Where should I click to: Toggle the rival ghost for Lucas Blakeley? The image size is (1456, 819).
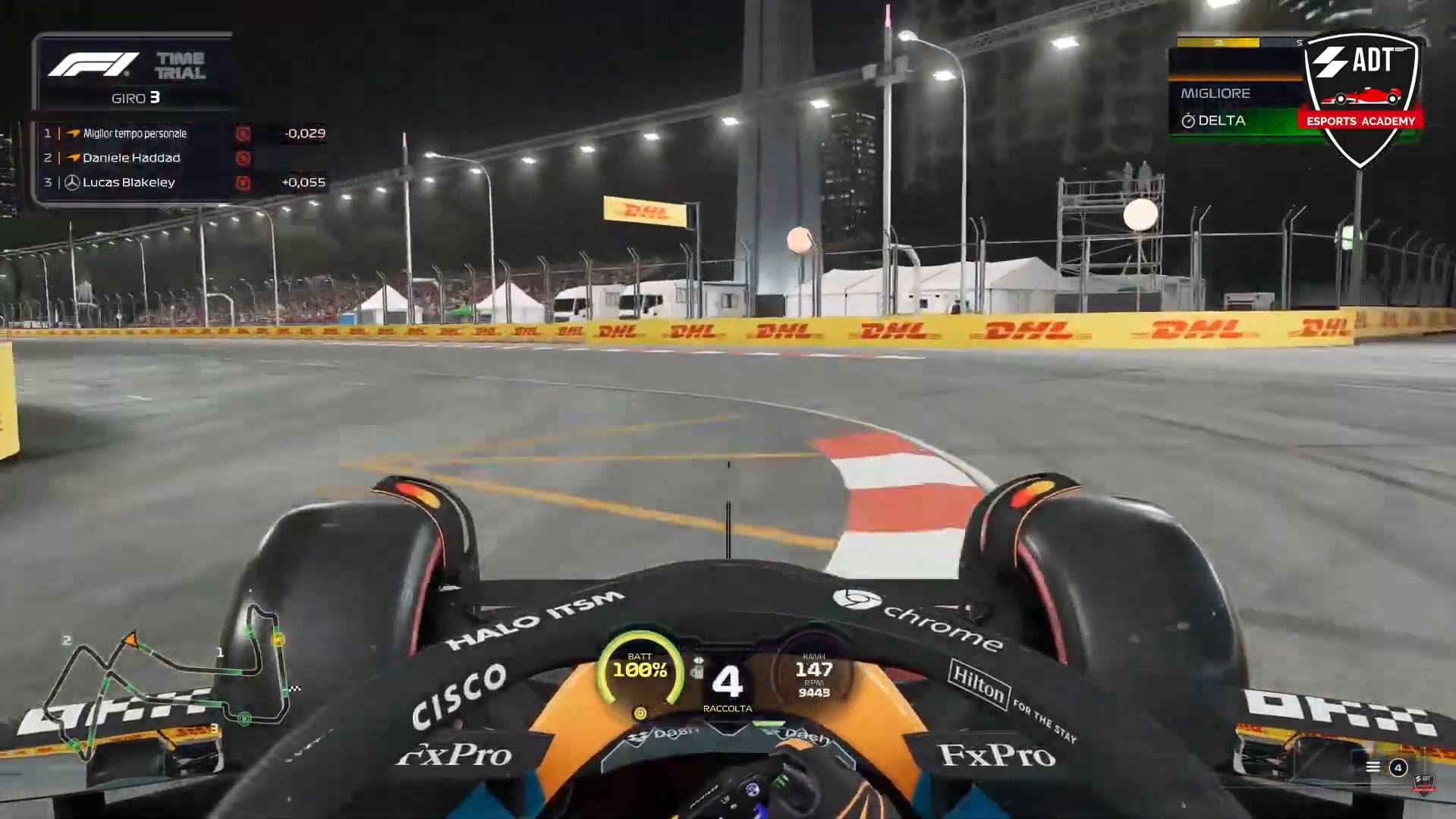click(243, 182)
